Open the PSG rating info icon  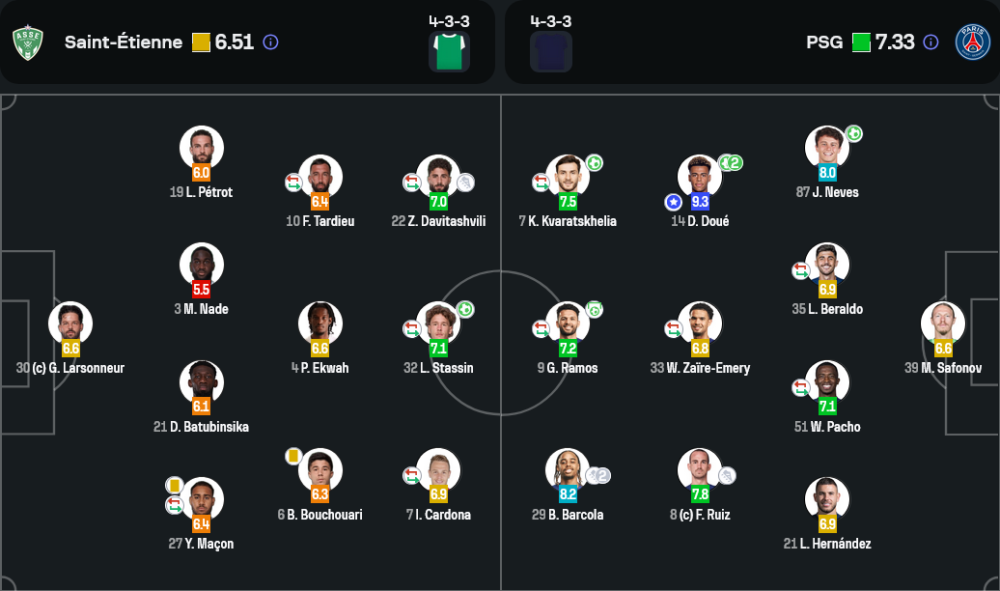(931, 42)
